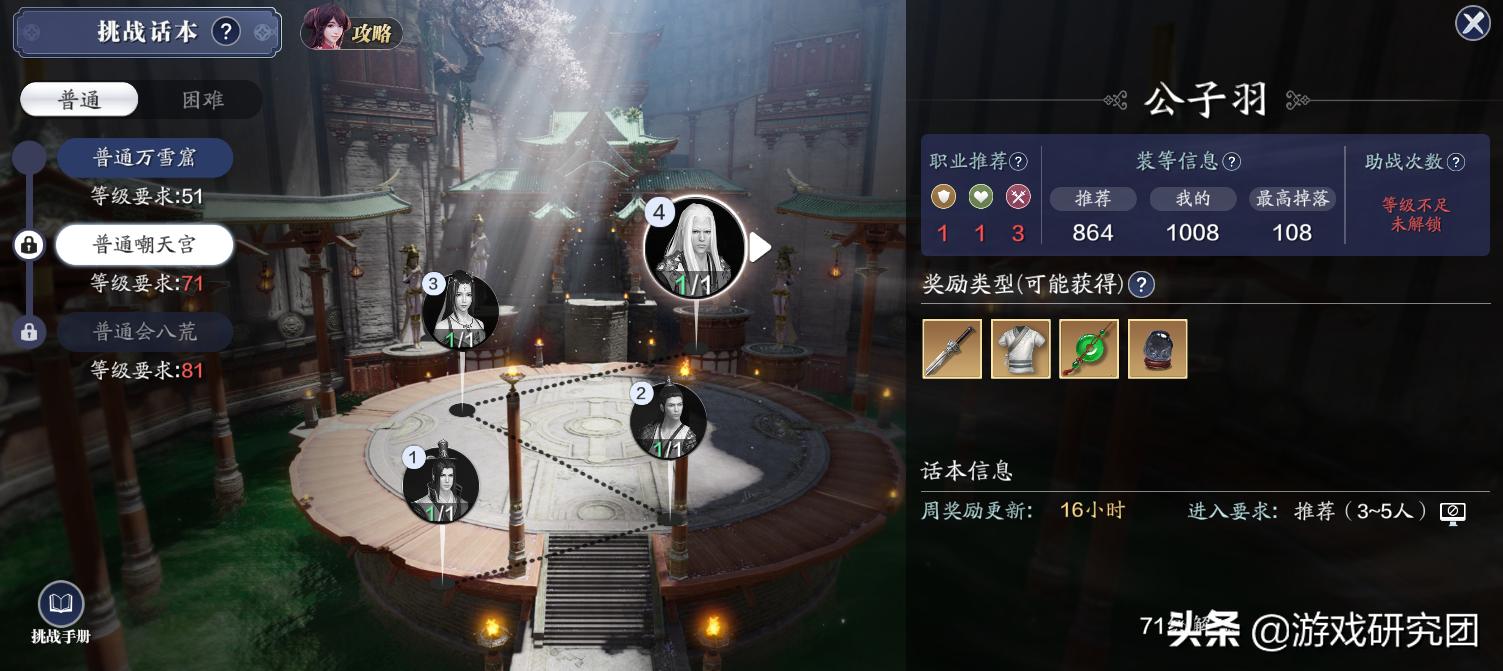Show help for 装等信息
The image size is (1503, 671).
click(1232, 161)
